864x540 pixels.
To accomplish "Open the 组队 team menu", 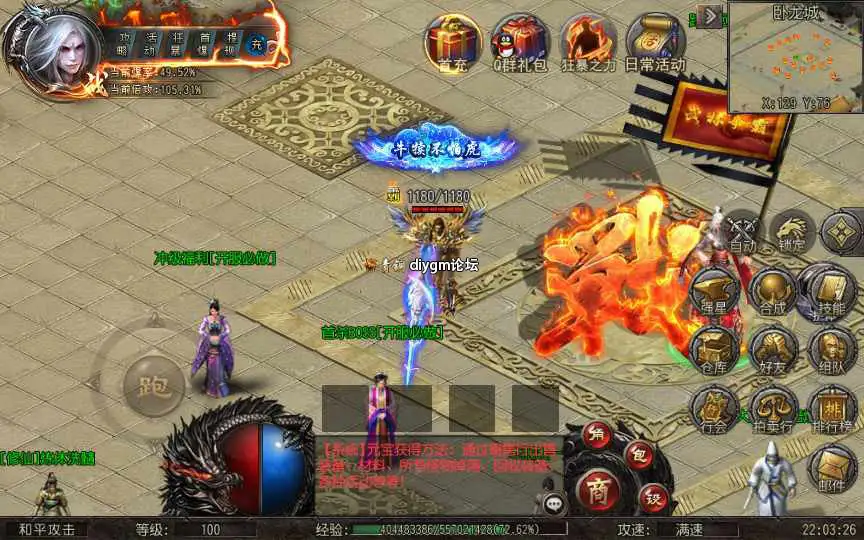I will (829, 350).
